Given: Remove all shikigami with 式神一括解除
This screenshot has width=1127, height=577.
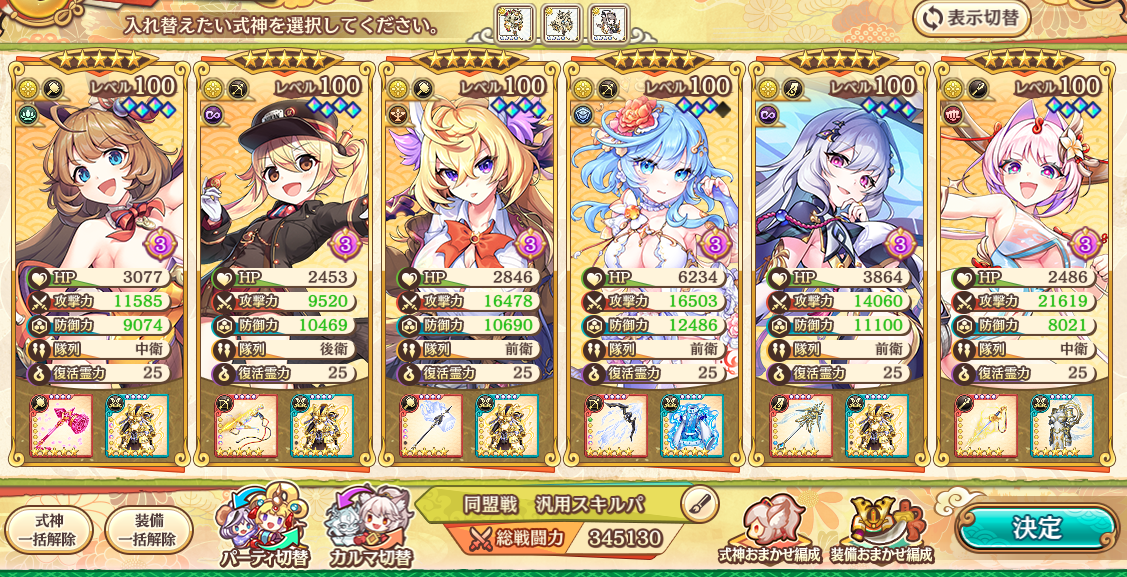Looking at the screenshot, I should [x=48, y=530].
